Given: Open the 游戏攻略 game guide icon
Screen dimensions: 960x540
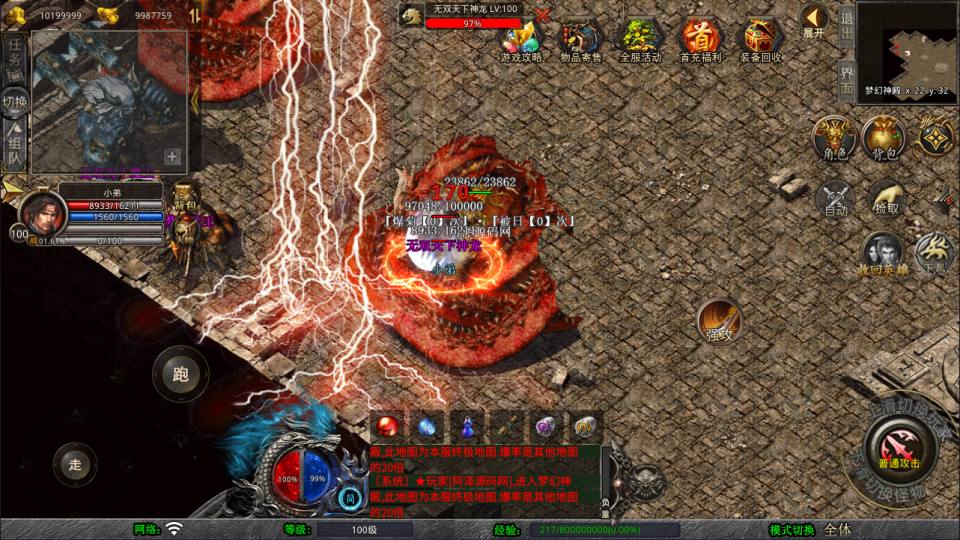Looking at the screenshot, I should pos(521,38).
